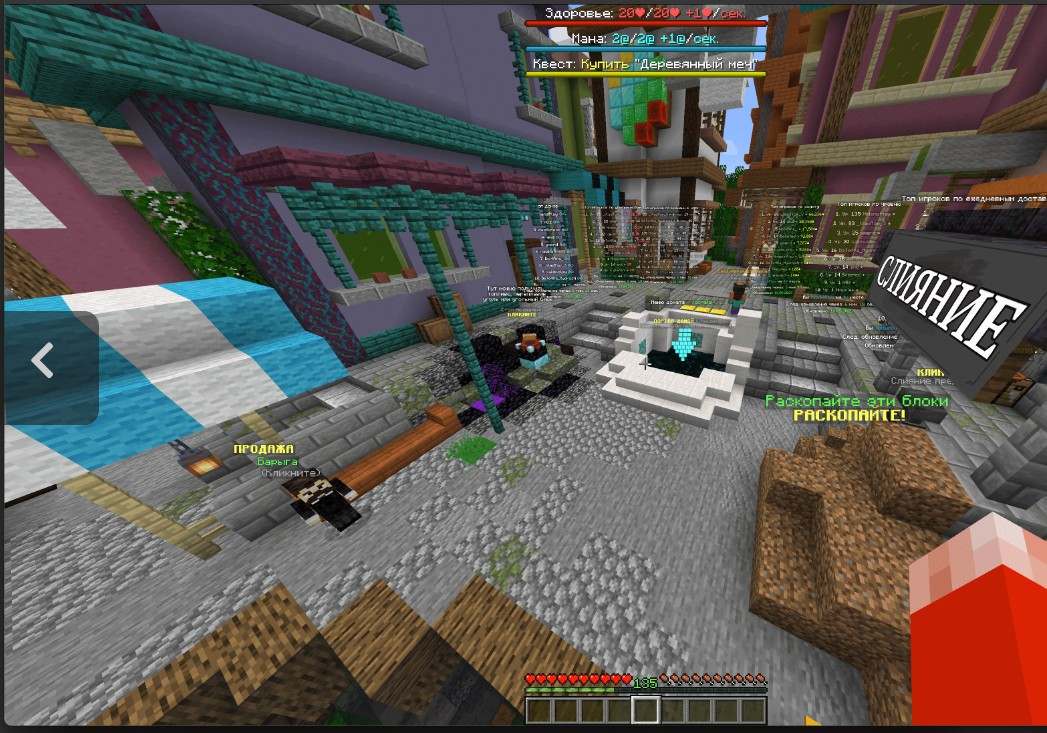The image size is (1047, 733).
Task: Go to the previous image with the left arrow
Action: [43, 361]
